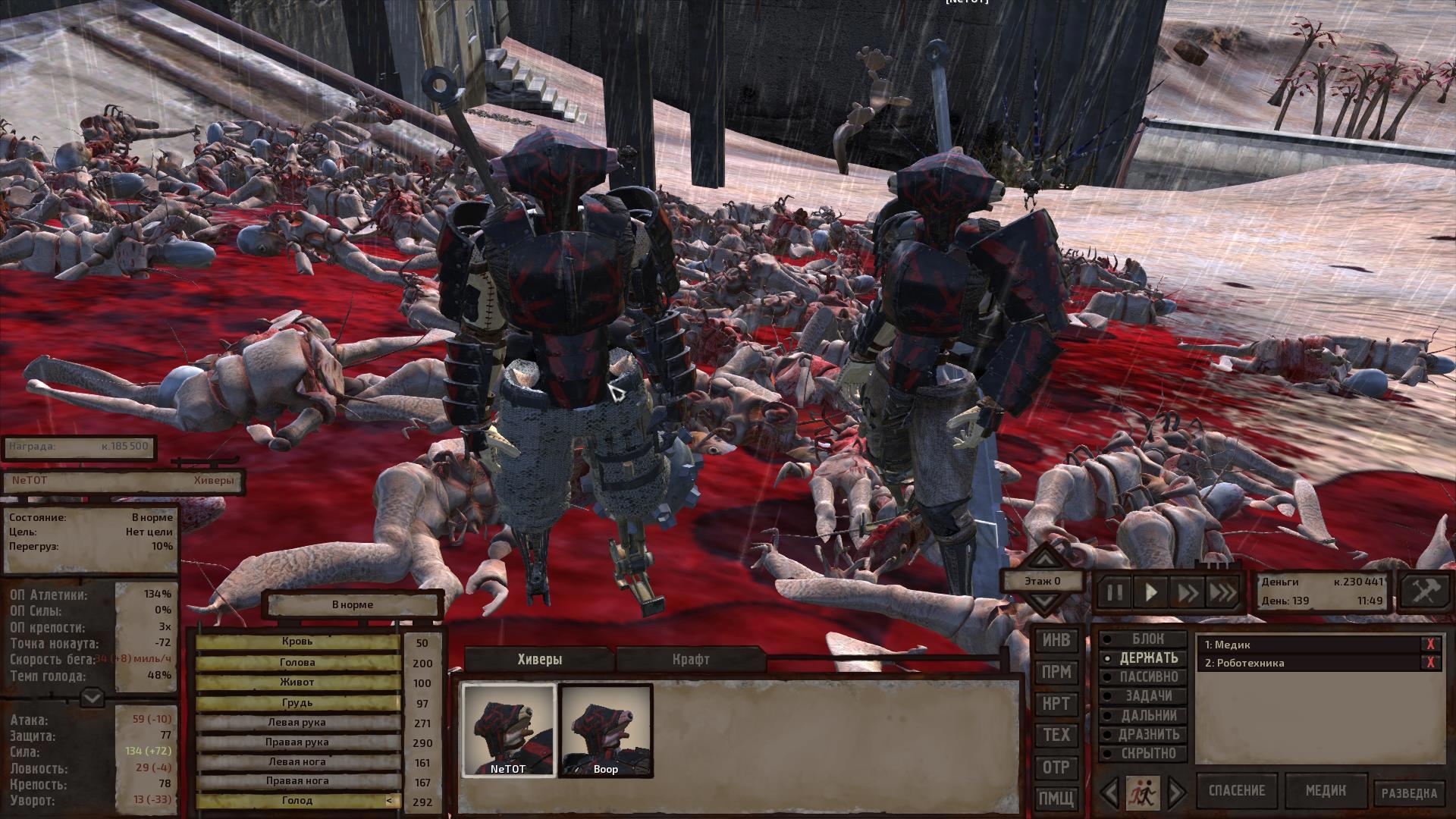
Task: Pause the game speed
Action: pos(1114,591)
